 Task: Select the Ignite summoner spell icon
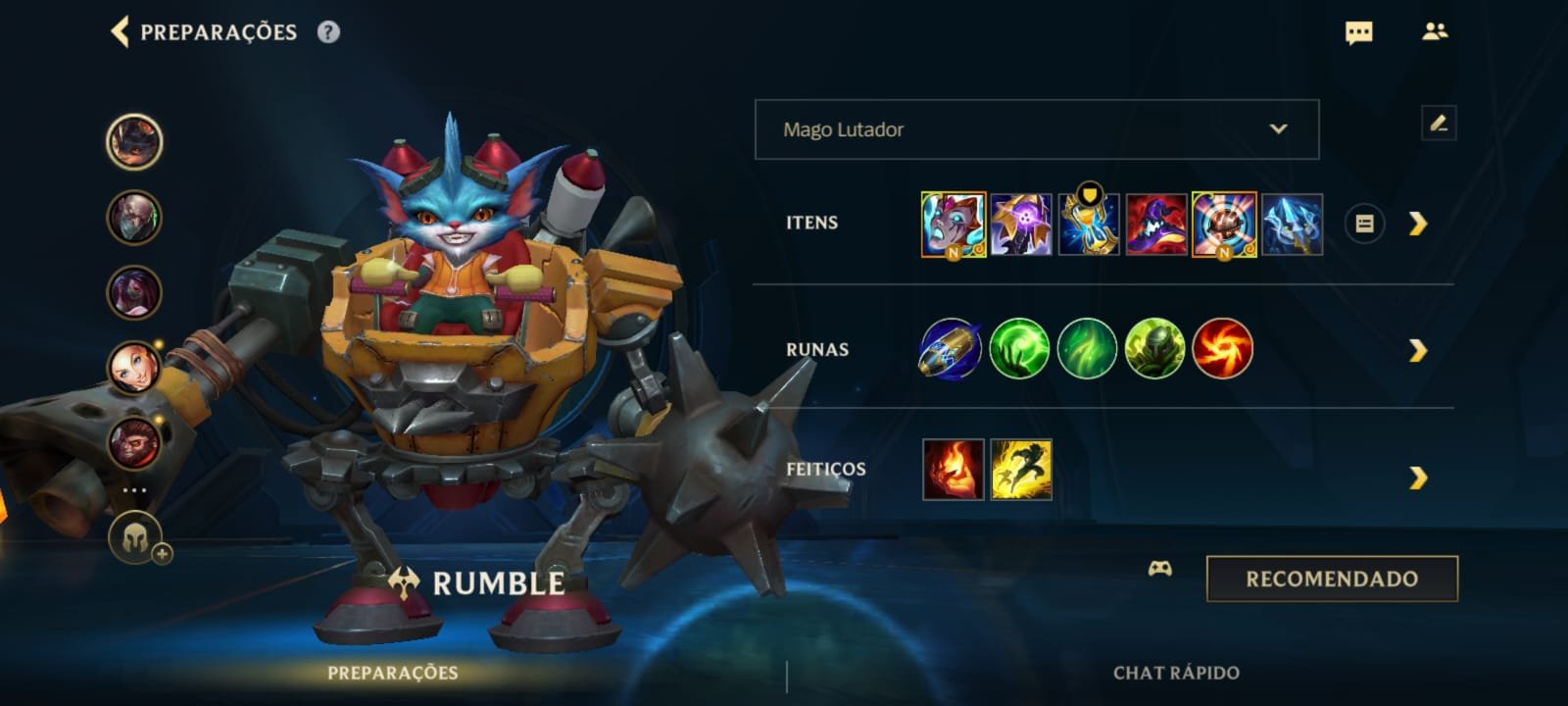click(953, 470)
